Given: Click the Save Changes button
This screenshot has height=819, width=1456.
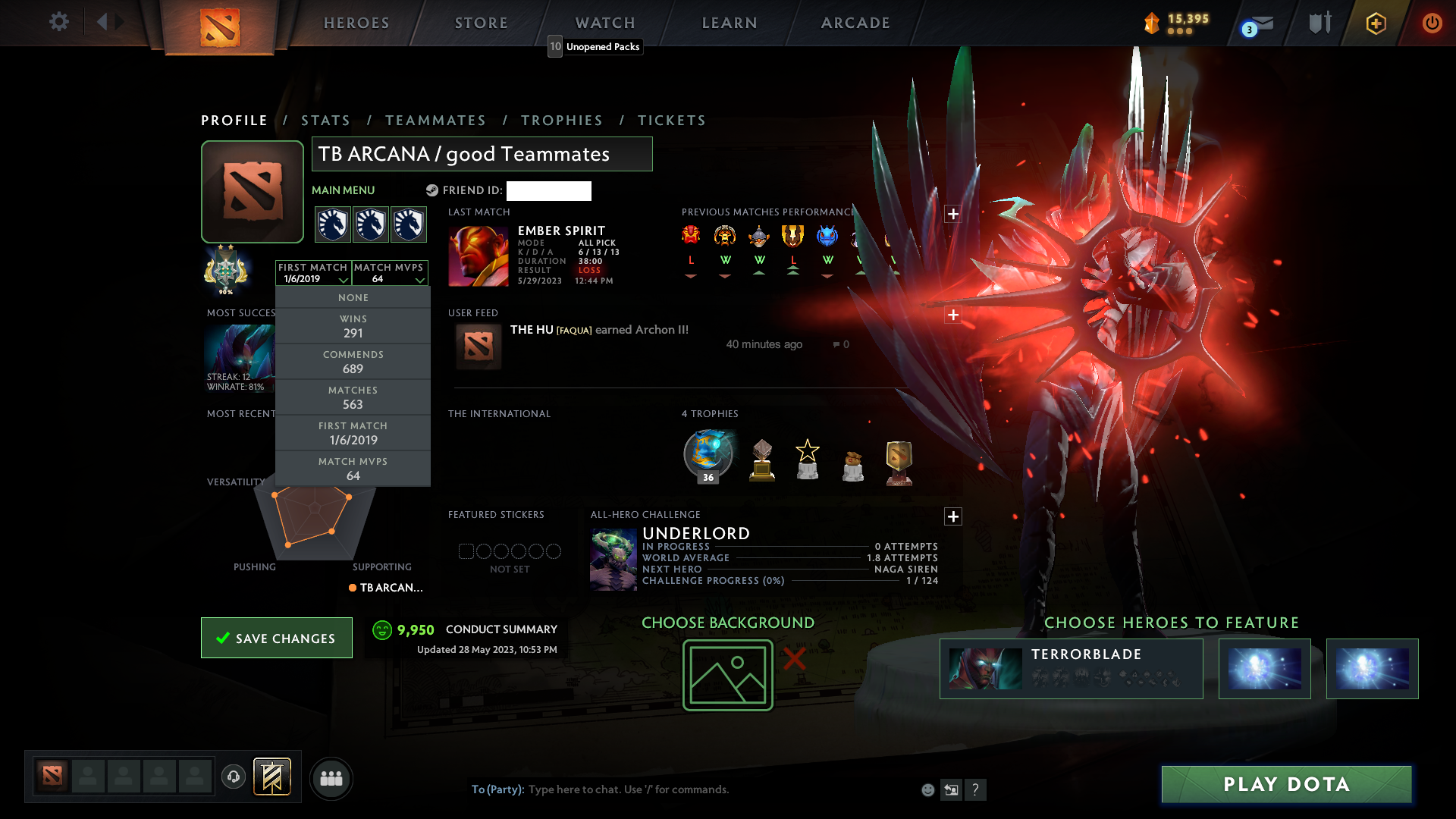Looking at the screenshot, I should 276,638.
